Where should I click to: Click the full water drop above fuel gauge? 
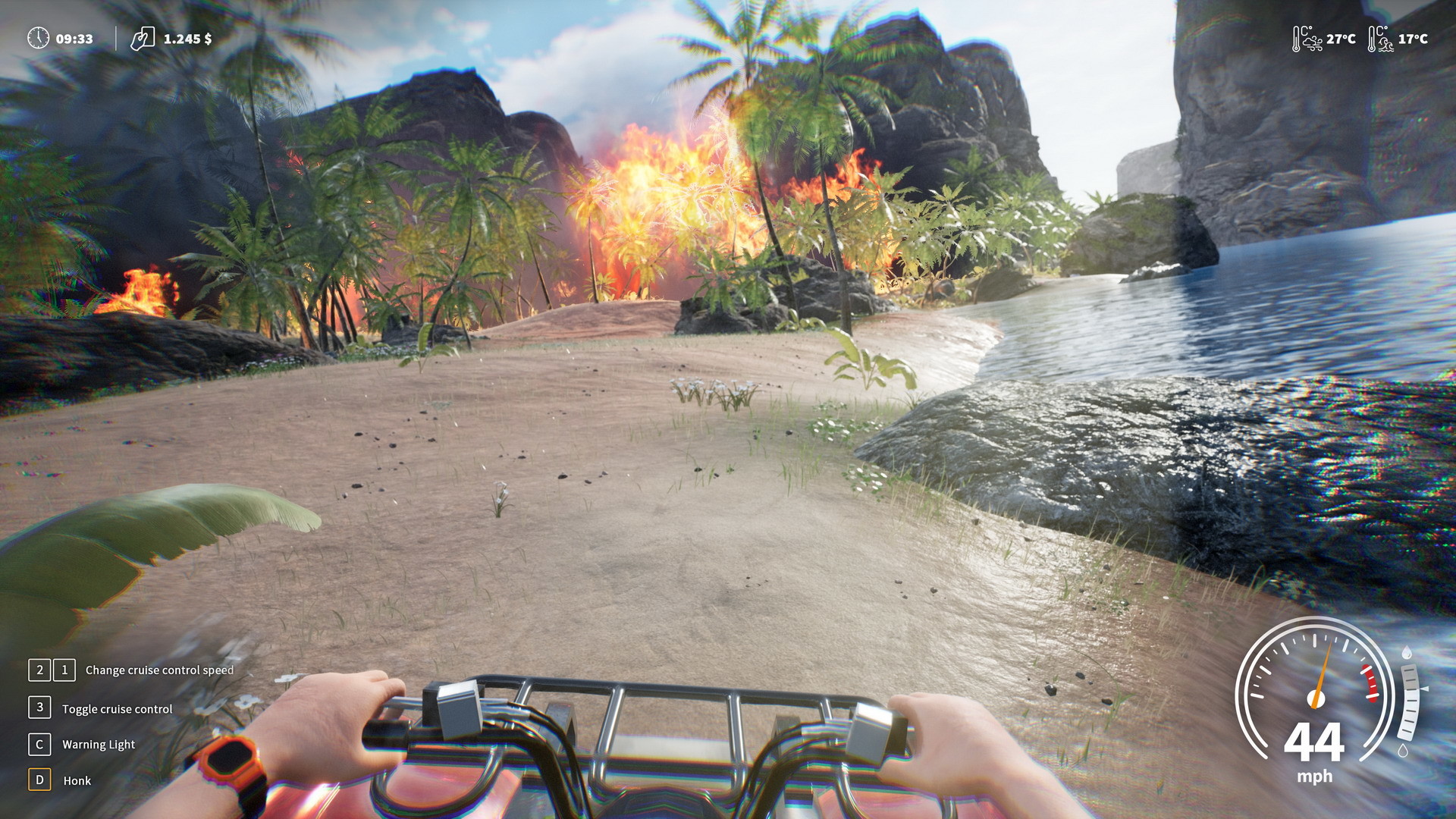(1405, 653)
